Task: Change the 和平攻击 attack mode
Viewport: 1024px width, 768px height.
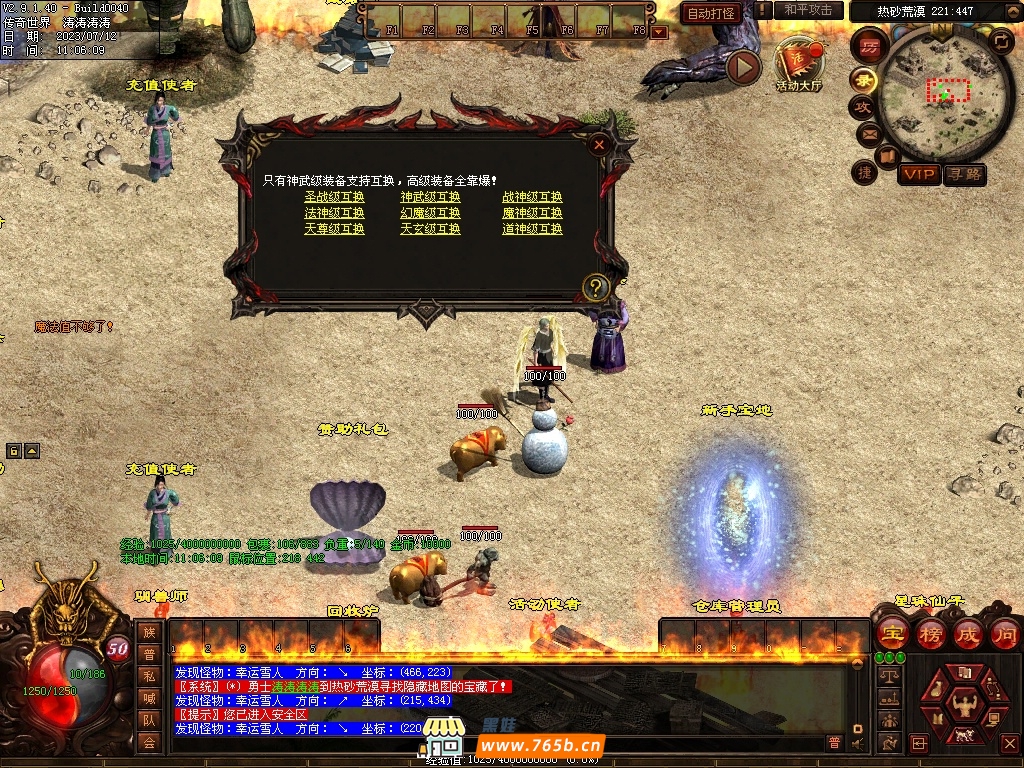Action: 807,11
